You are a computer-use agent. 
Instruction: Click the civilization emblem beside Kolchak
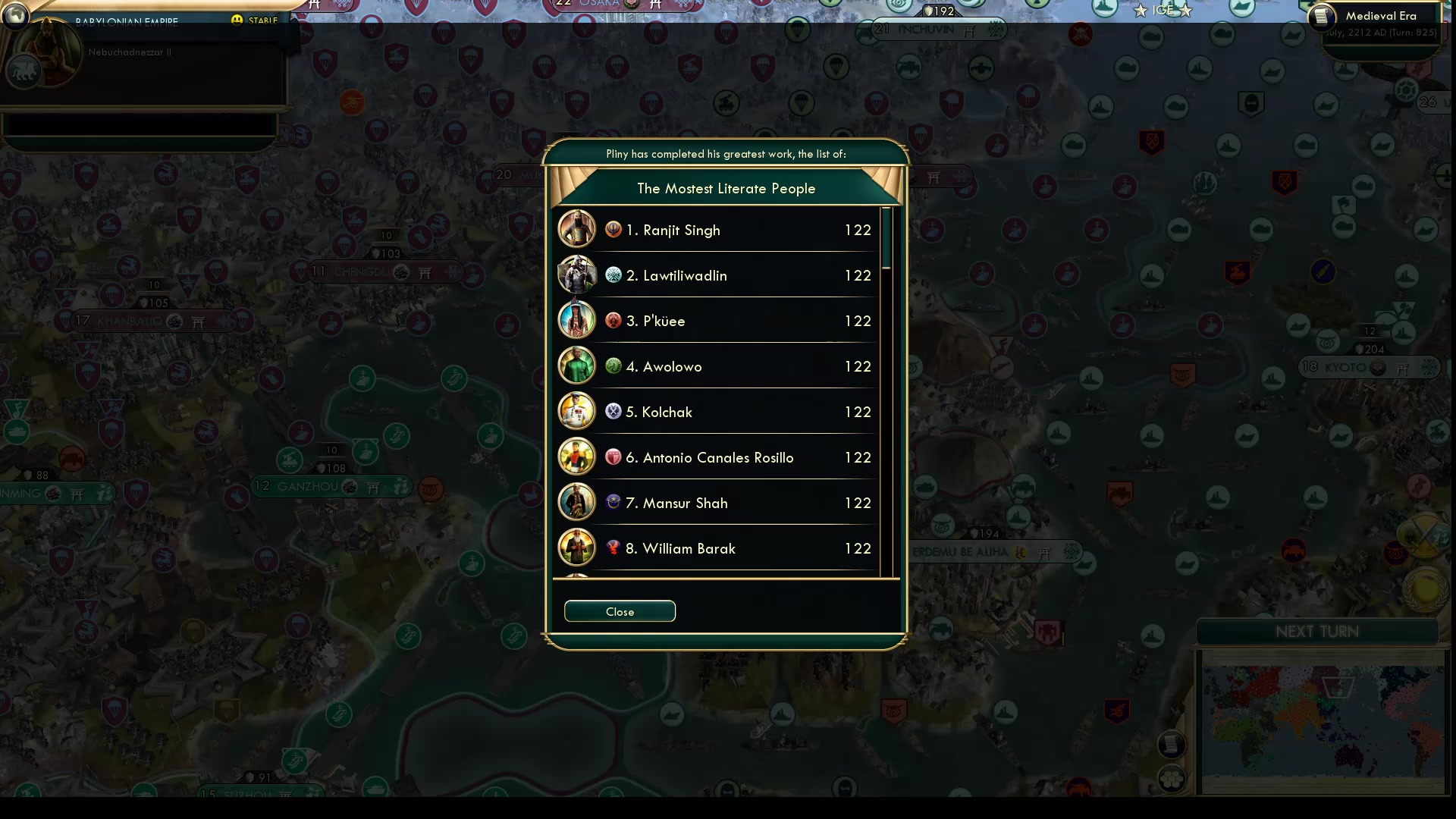click(613, 411)
